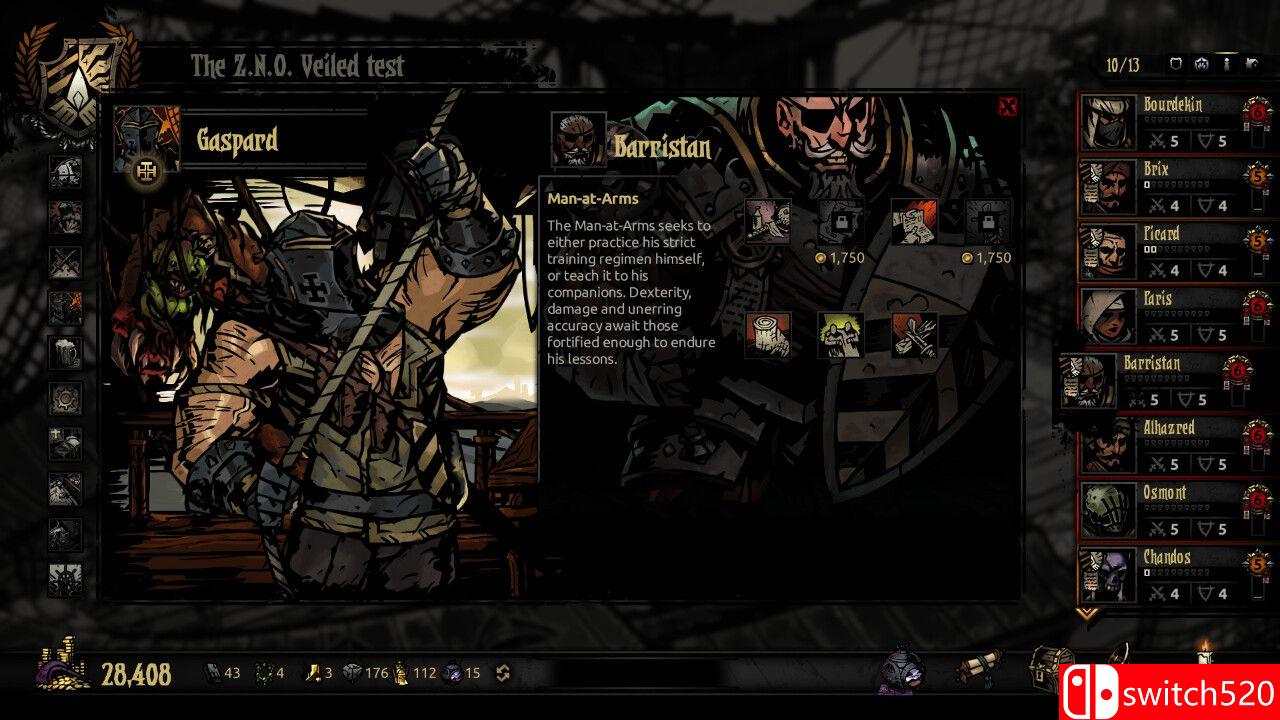Image resolution: width=1280 pixels, height=720 pixels.
Task: Click the gear icon in left column
Action: (x=66, y=398)
